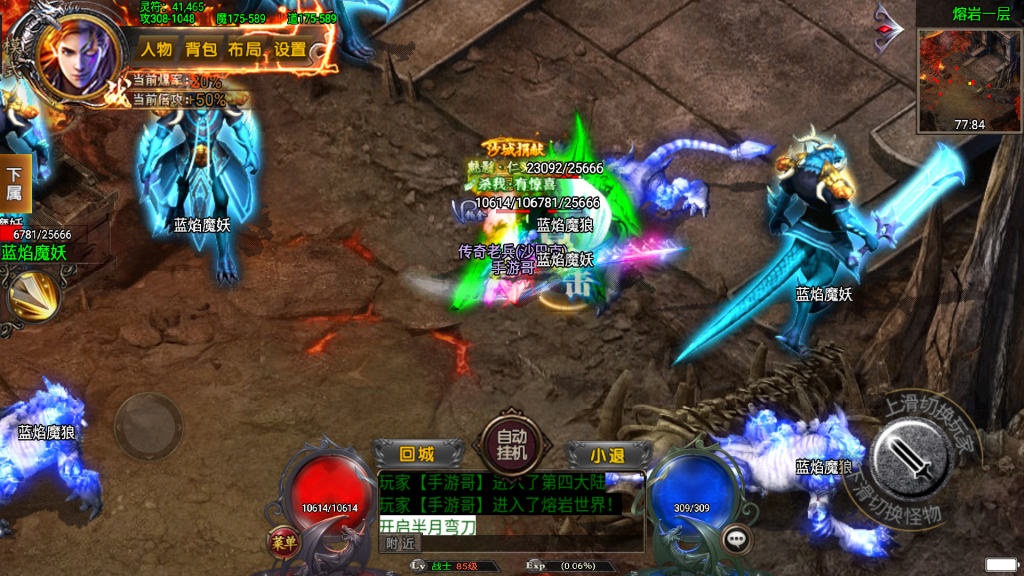
Task: Switch chat channel with 附近 tab
Action: pyautogui.click(x=400, y=544)
